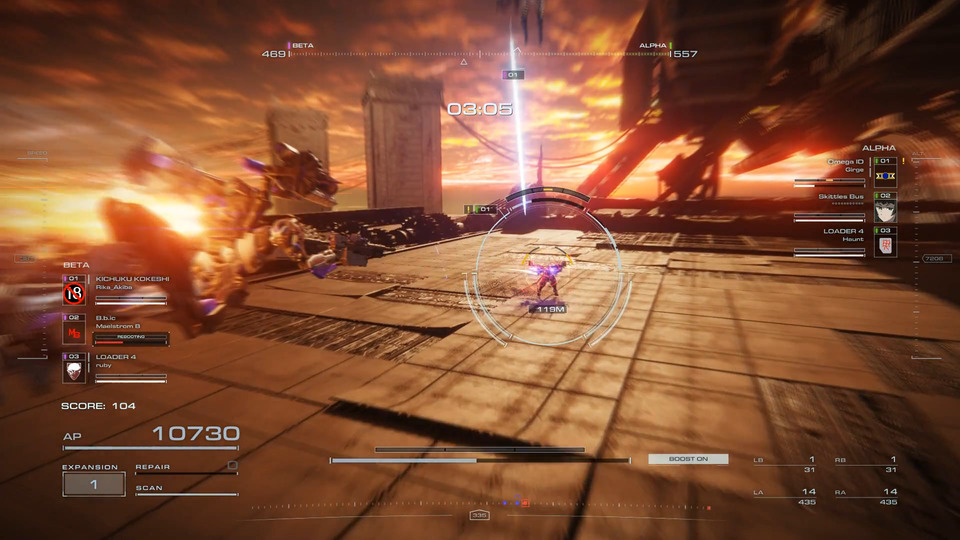Click the Repair kit square icon
The height and width of the screenshot is (540, 960).
click(x=232, y=465)
